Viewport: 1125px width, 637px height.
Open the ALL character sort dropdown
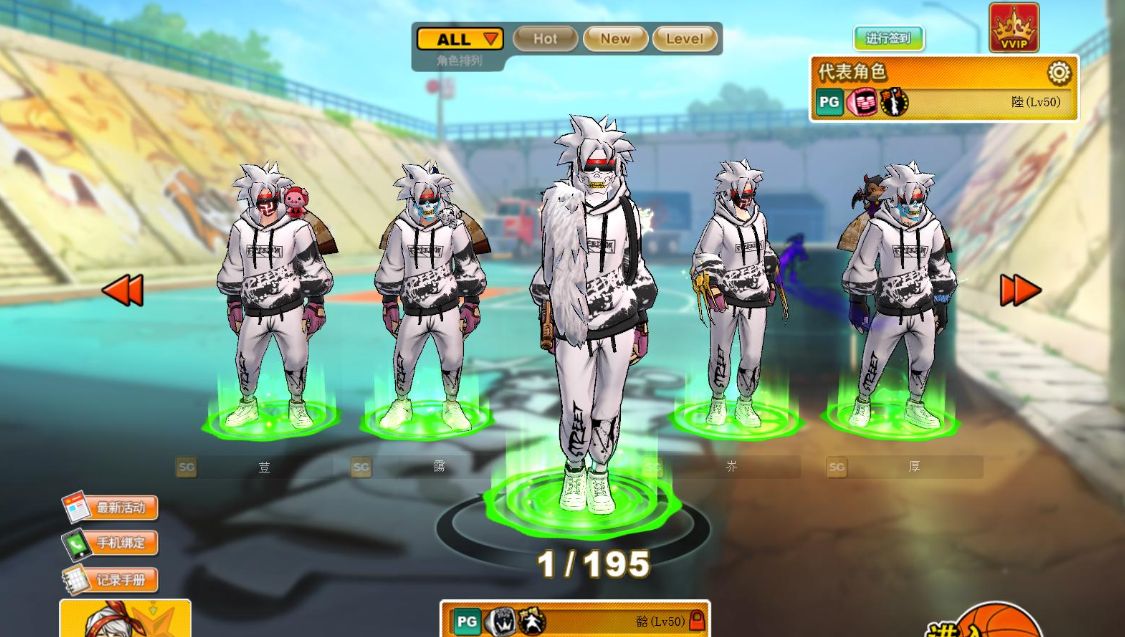point(459,39)
